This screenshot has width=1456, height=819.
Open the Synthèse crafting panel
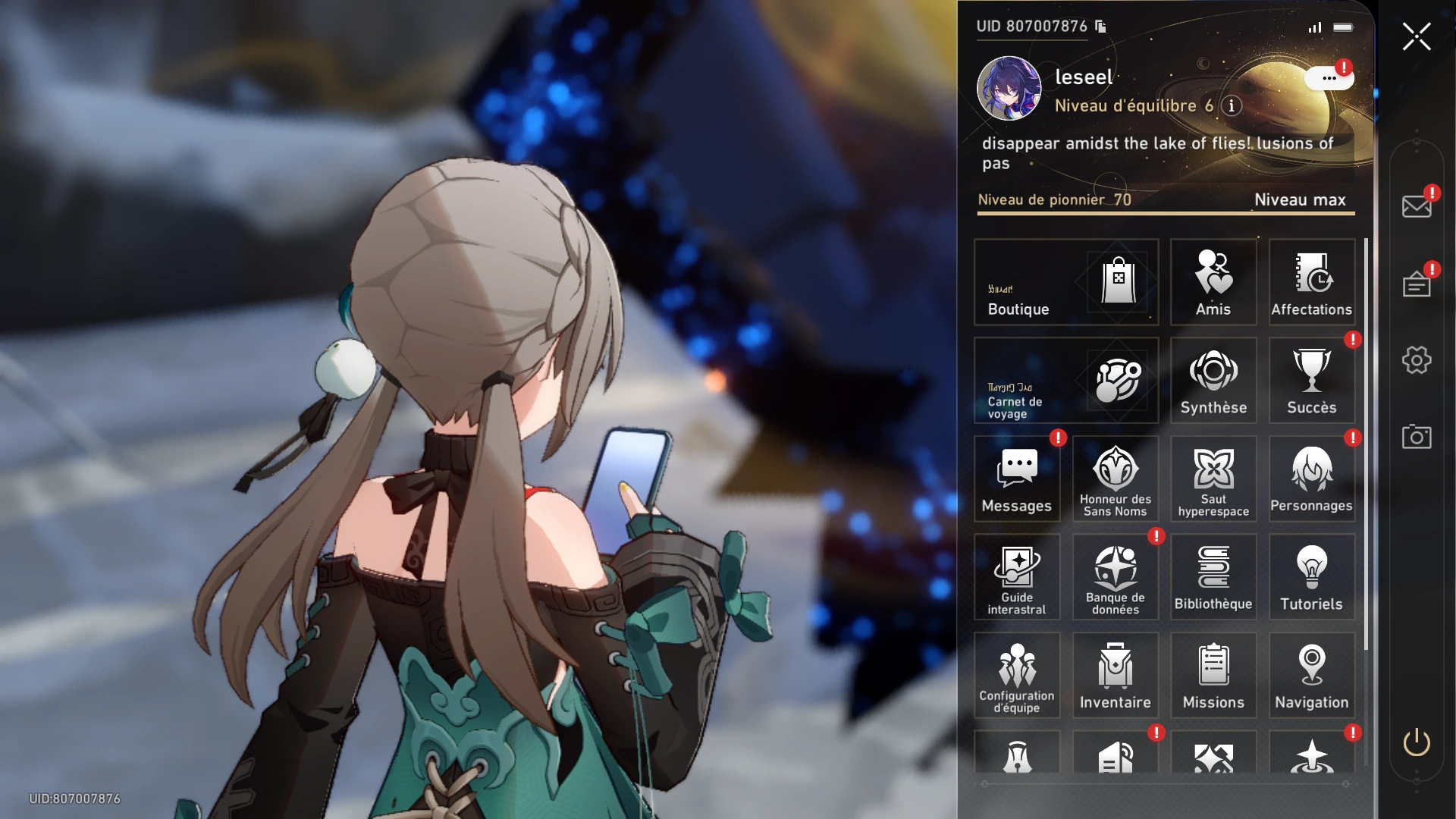pyautogui.click(x=1213, y=379)
